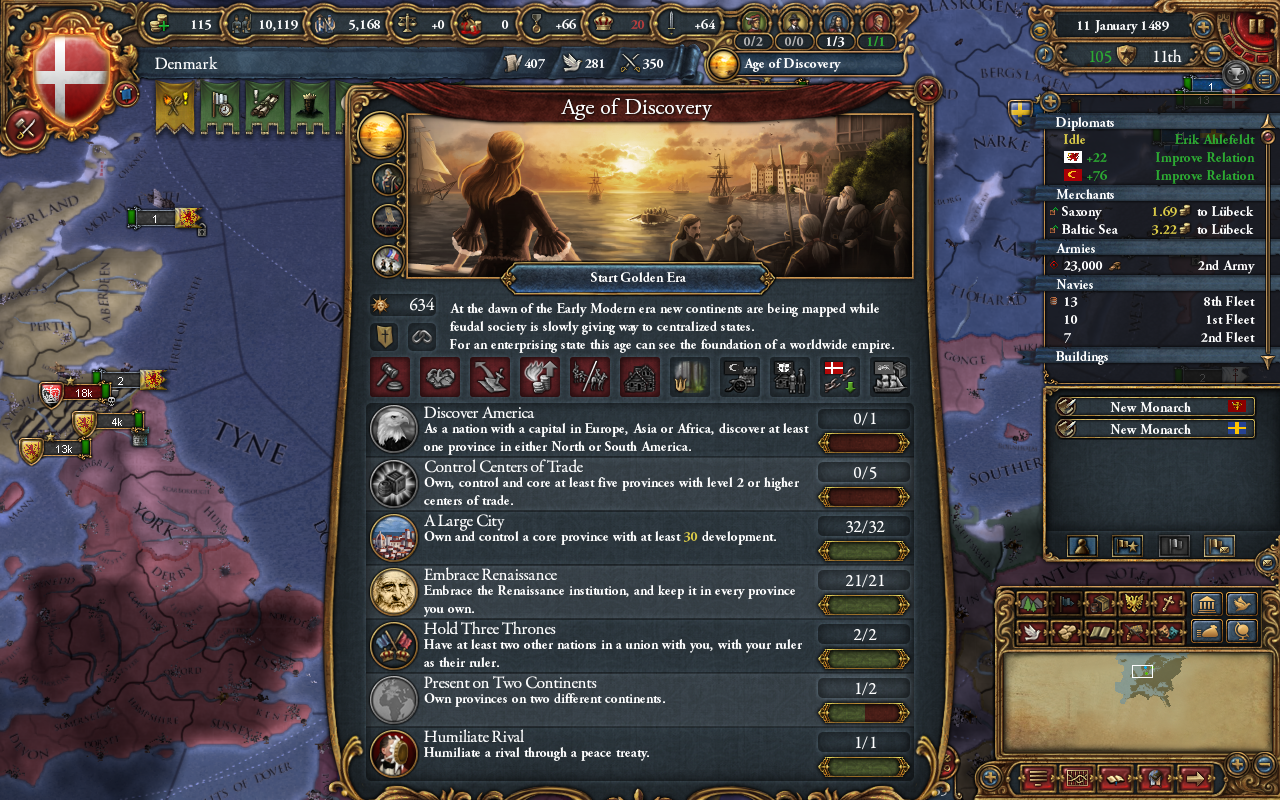Open the terrain mapmode
The width and height of the screenshot is (1280, 800).
(1032, 604)
